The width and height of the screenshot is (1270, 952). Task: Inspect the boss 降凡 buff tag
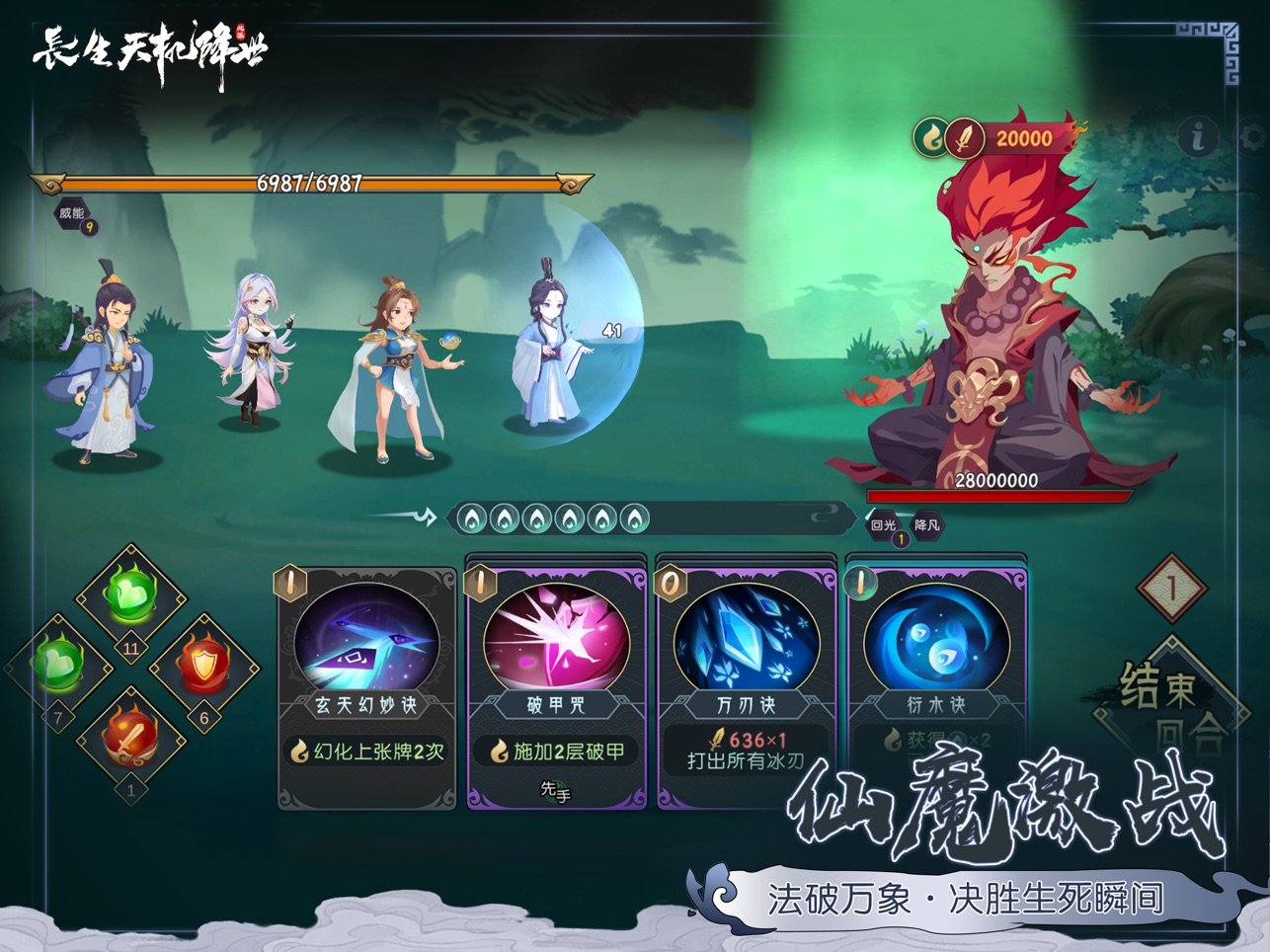926,525
